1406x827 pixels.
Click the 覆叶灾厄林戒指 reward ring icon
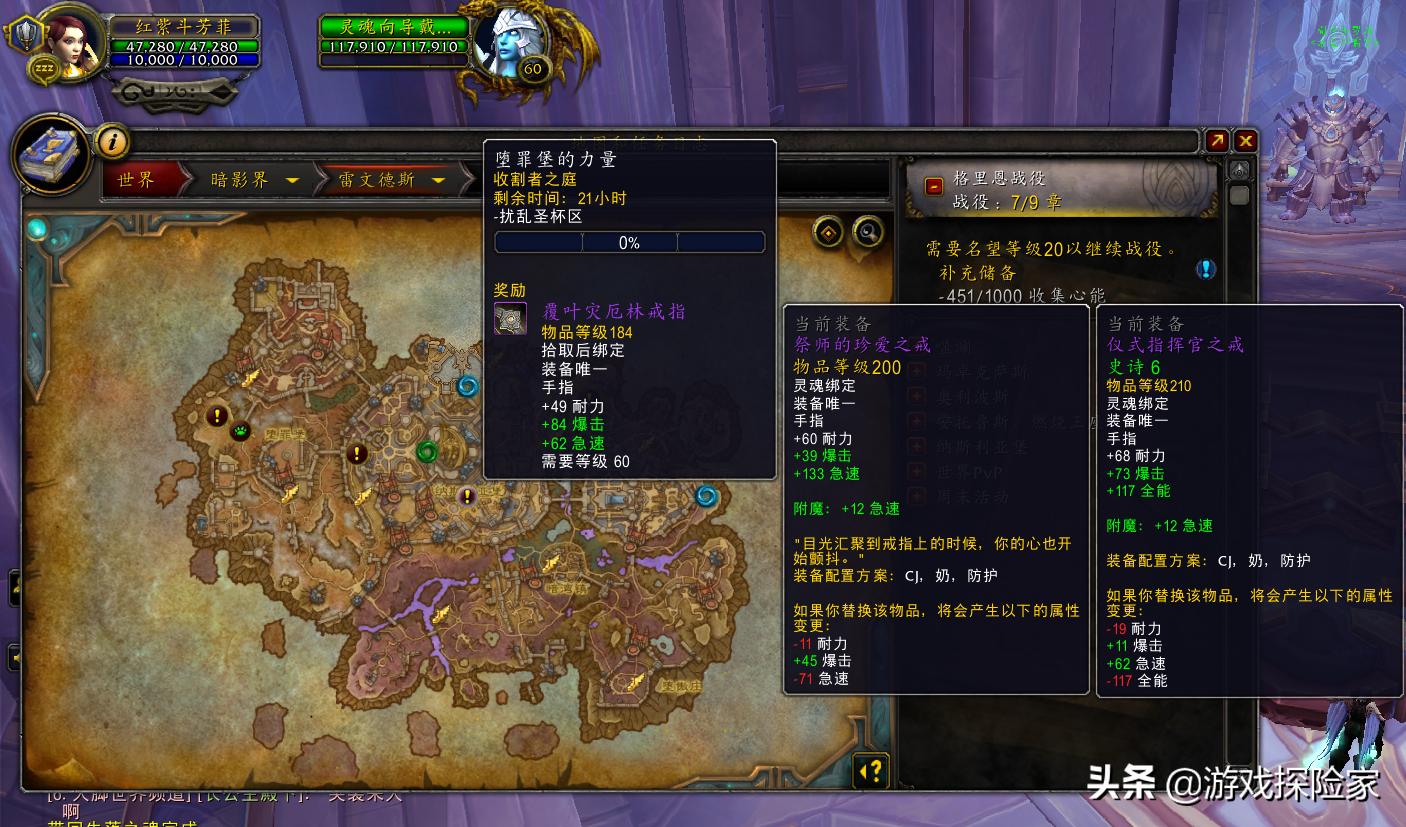click(510, 318)
